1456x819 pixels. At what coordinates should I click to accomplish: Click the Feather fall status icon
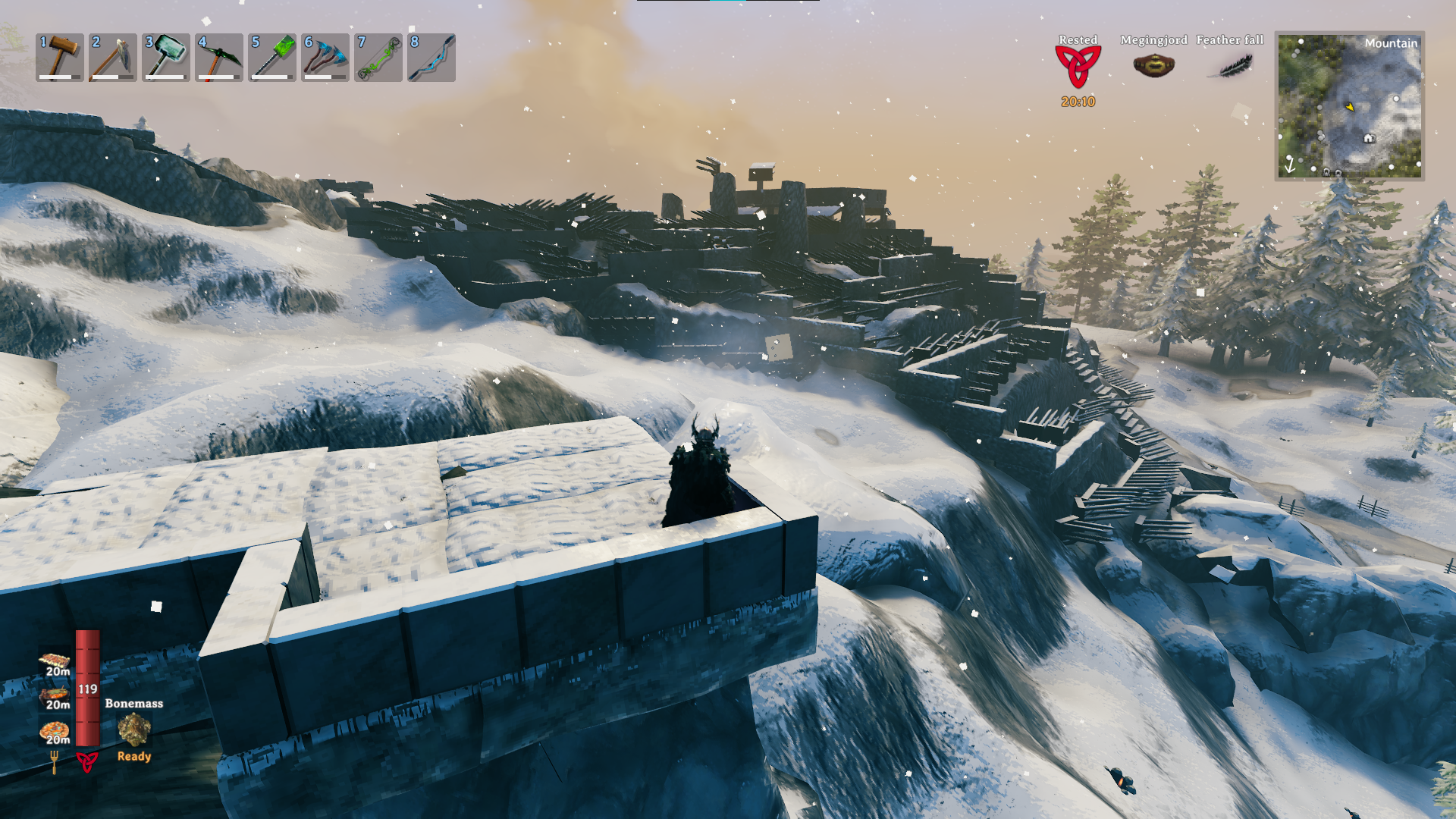[1229, 66]
